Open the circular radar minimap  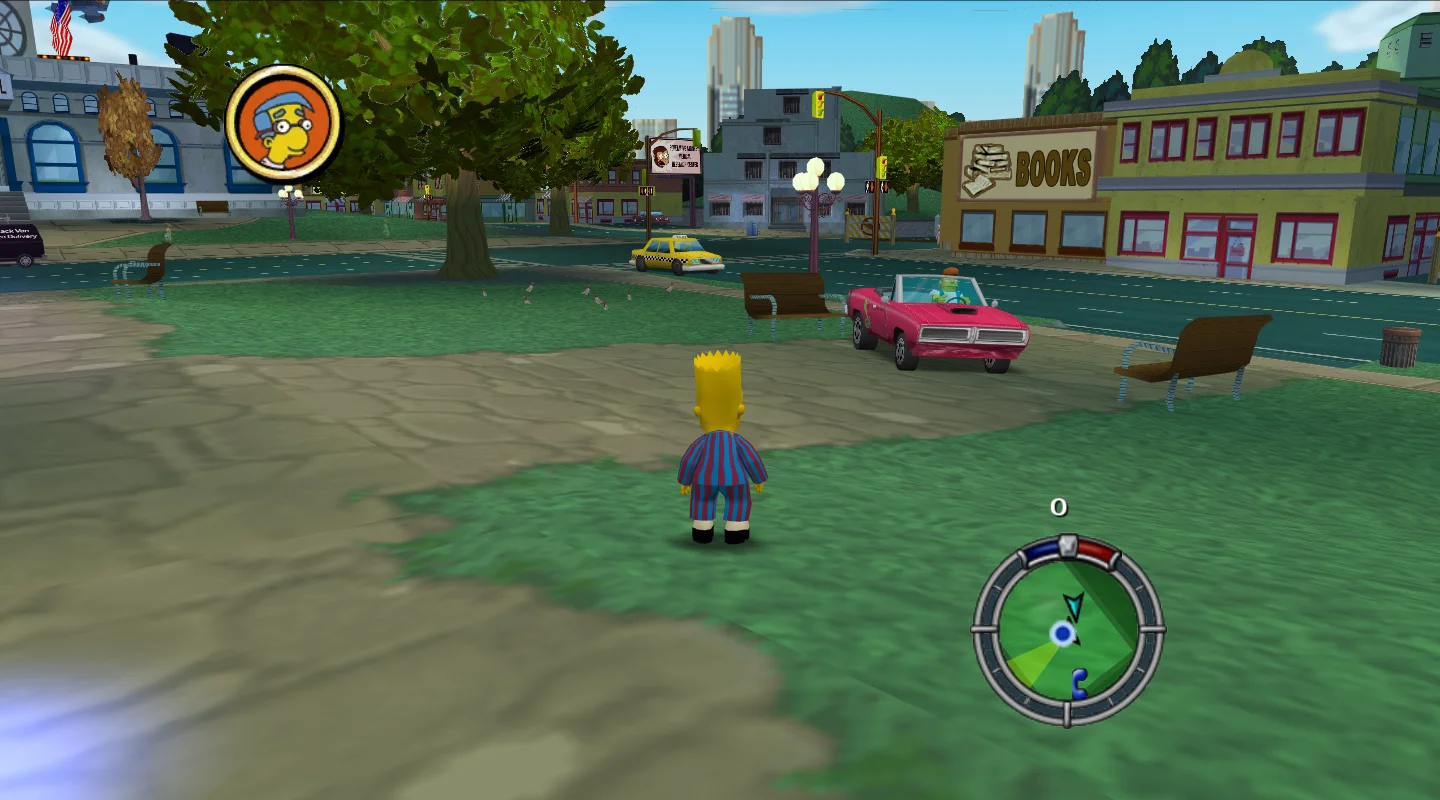[x=1067, y=630]
